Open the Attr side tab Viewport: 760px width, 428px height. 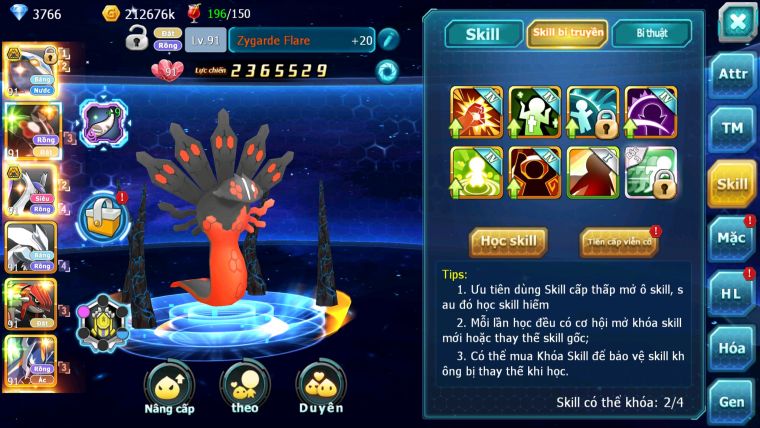coord(732,74)
